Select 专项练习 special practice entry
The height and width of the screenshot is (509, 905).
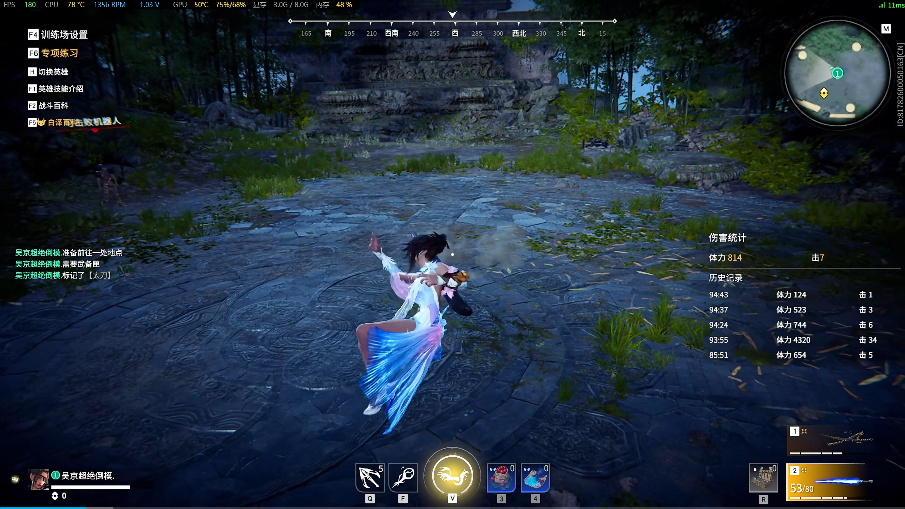click(59, 52)
